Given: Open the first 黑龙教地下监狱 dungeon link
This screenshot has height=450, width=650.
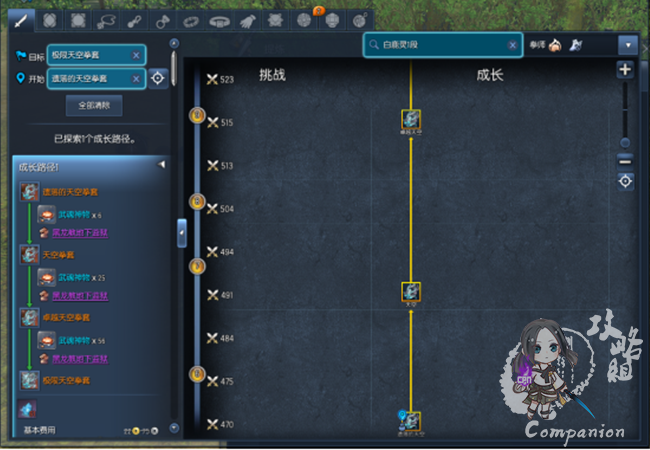Looking at the screenshot, I should pos(80,231).
